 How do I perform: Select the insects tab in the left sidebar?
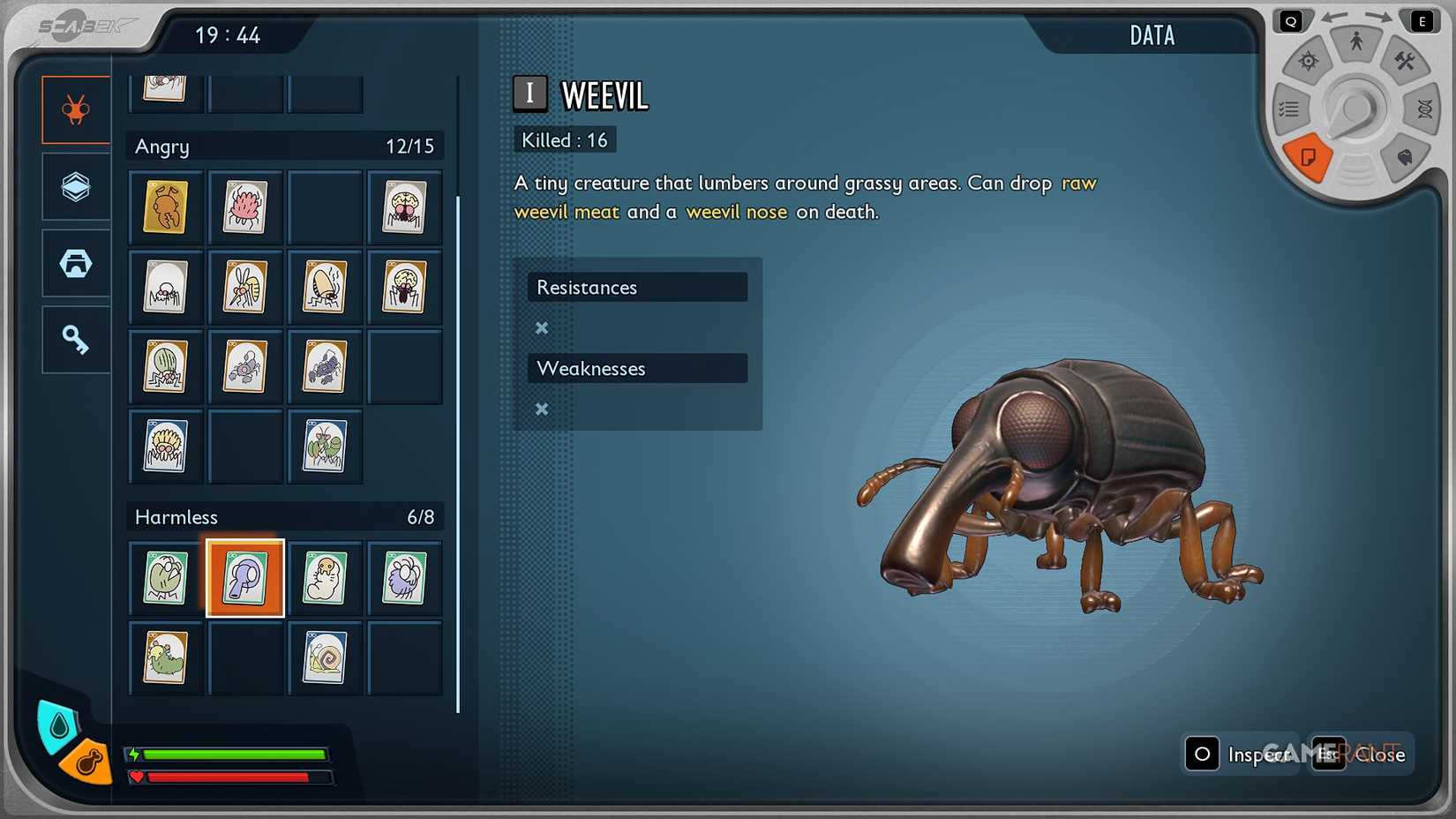[x=75, y=109]
